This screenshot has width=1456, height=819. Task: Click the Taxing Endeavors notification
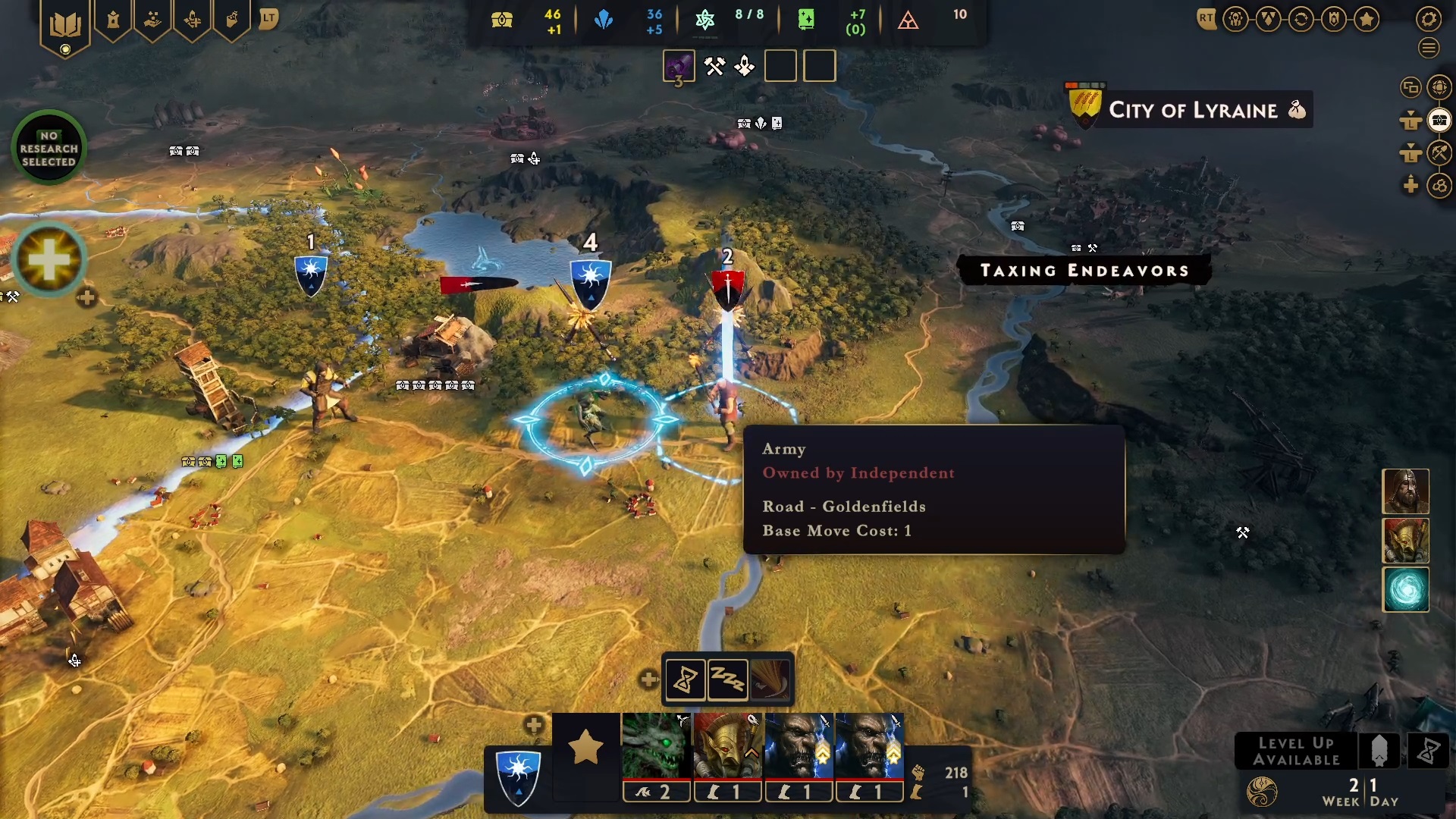point(1084,271)
